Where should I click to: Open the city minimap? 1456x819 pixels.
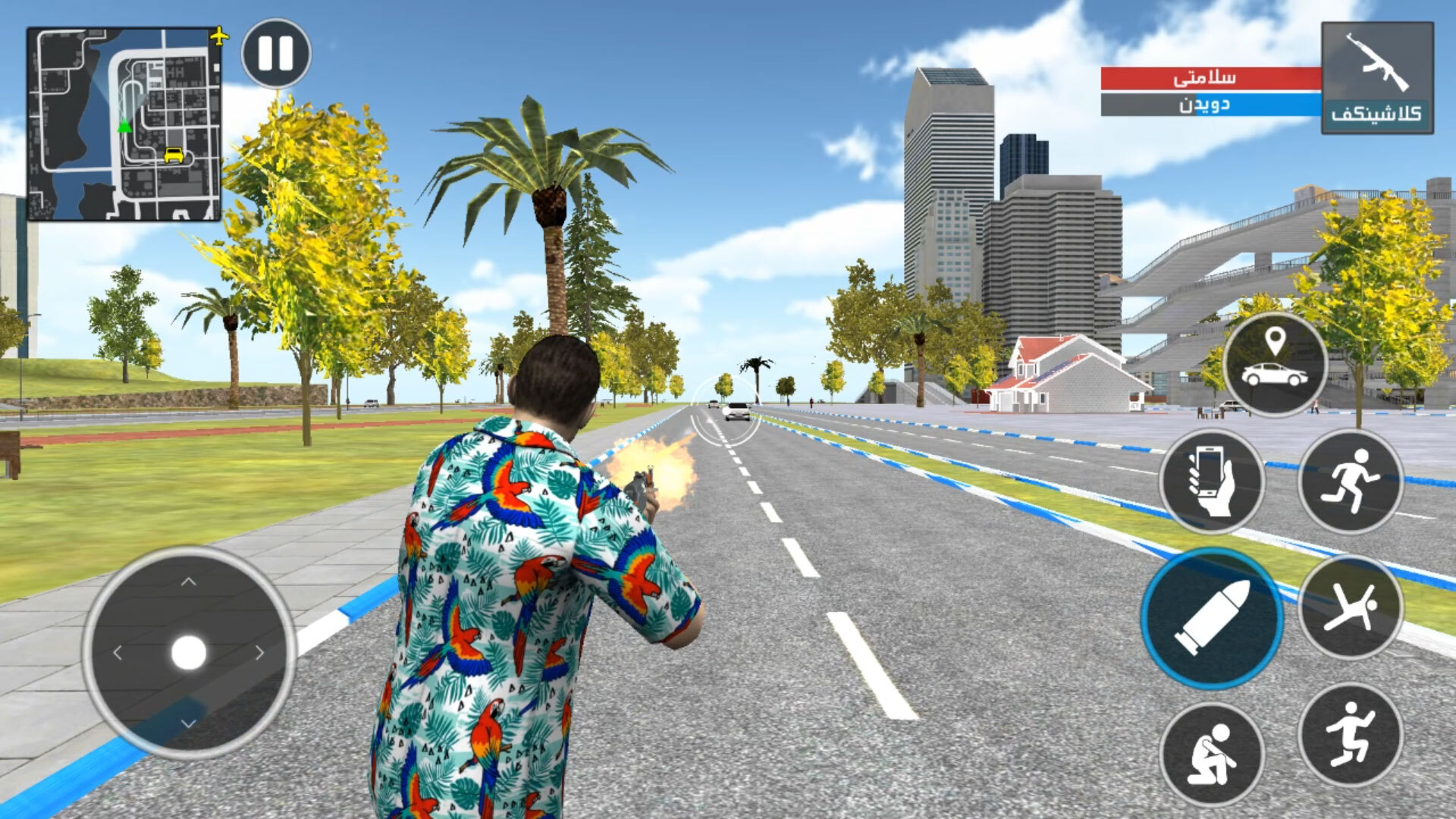(x=124, y=124)
